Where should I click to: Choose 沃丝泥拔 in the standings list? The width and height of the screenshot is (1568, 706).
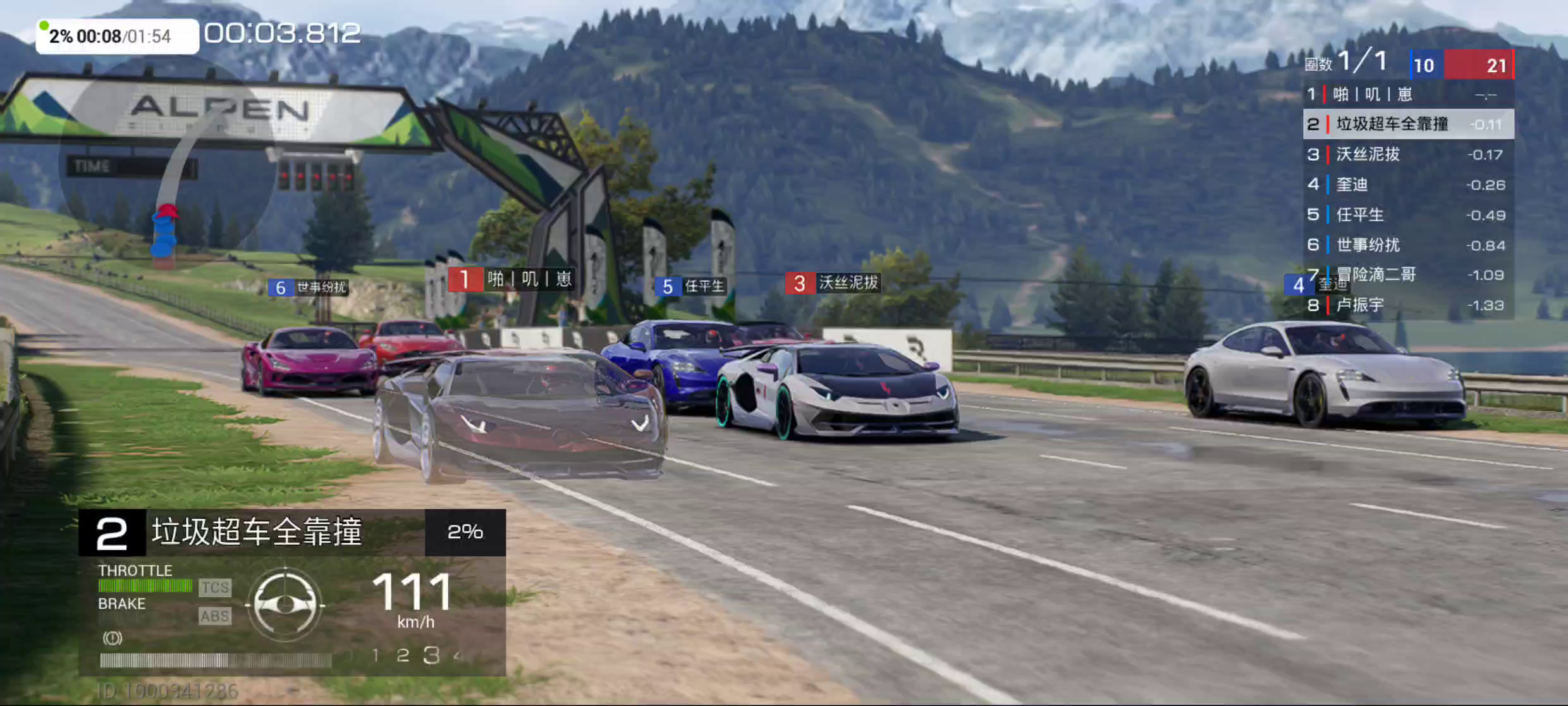(x=1408, y=154)
